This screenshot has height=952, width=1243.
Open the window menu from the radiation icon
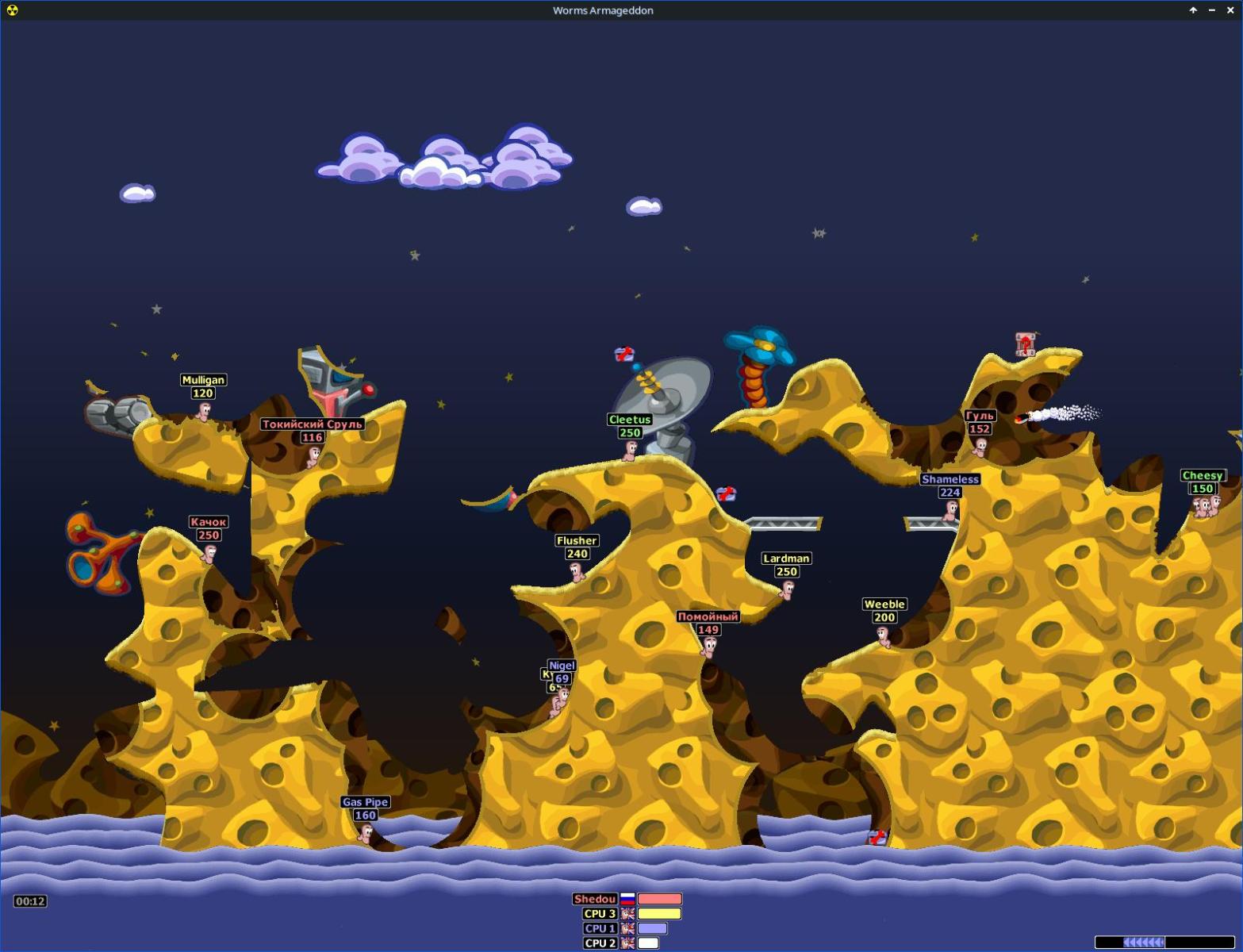(x=12, y=10)
